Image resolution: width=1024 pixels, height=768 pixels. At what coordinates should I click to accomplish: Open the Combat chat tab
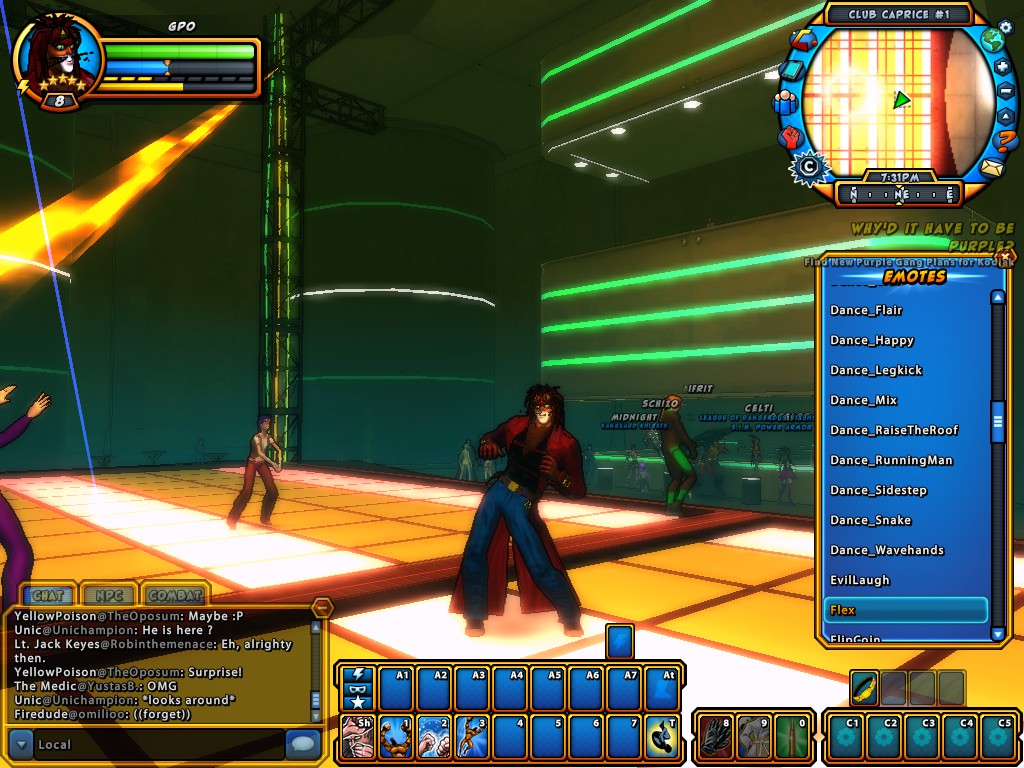point(175,596)
